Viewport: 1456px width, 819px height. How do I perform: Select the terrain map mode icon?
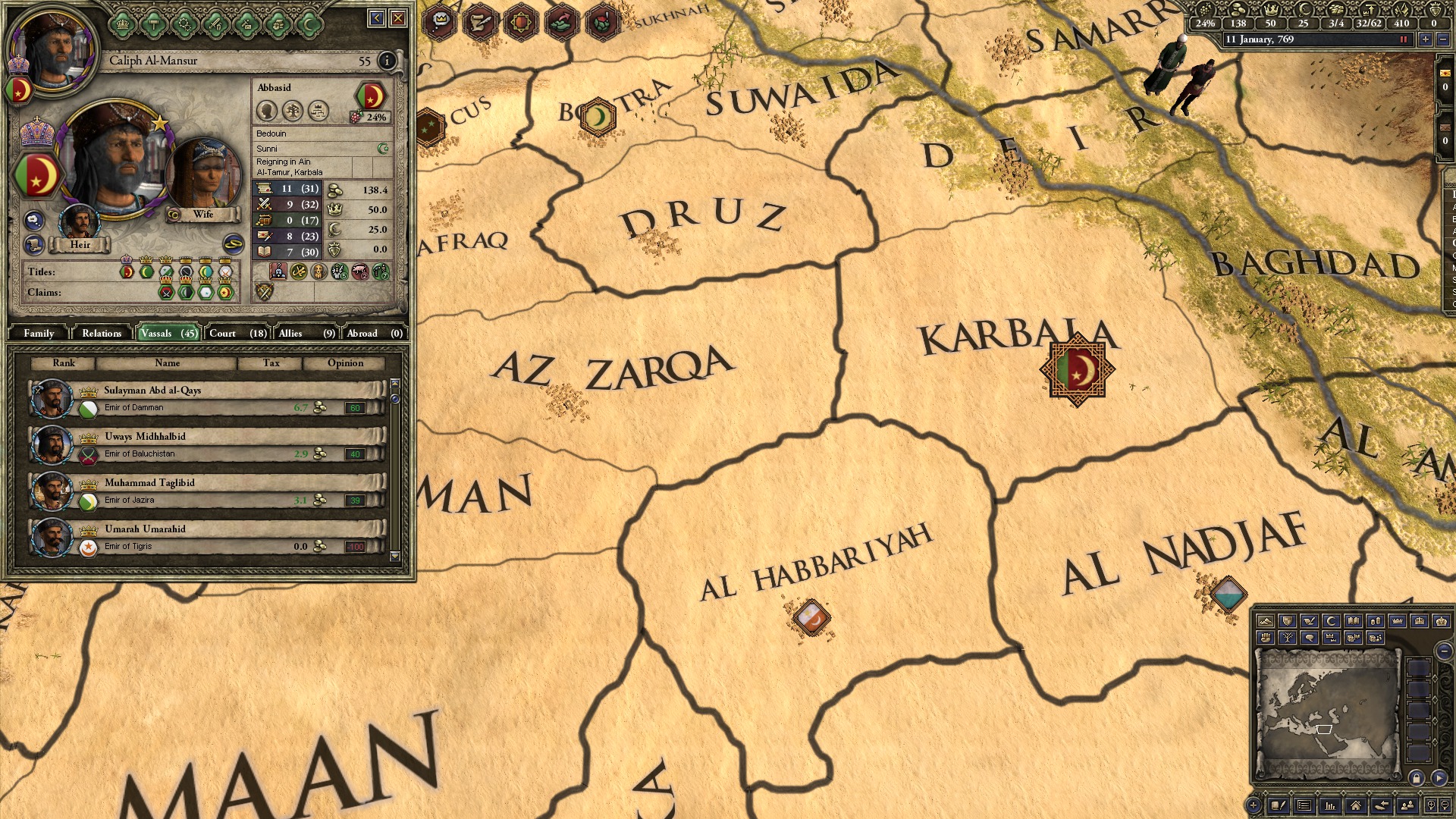pyautogui.click(x=1266, y=621)
